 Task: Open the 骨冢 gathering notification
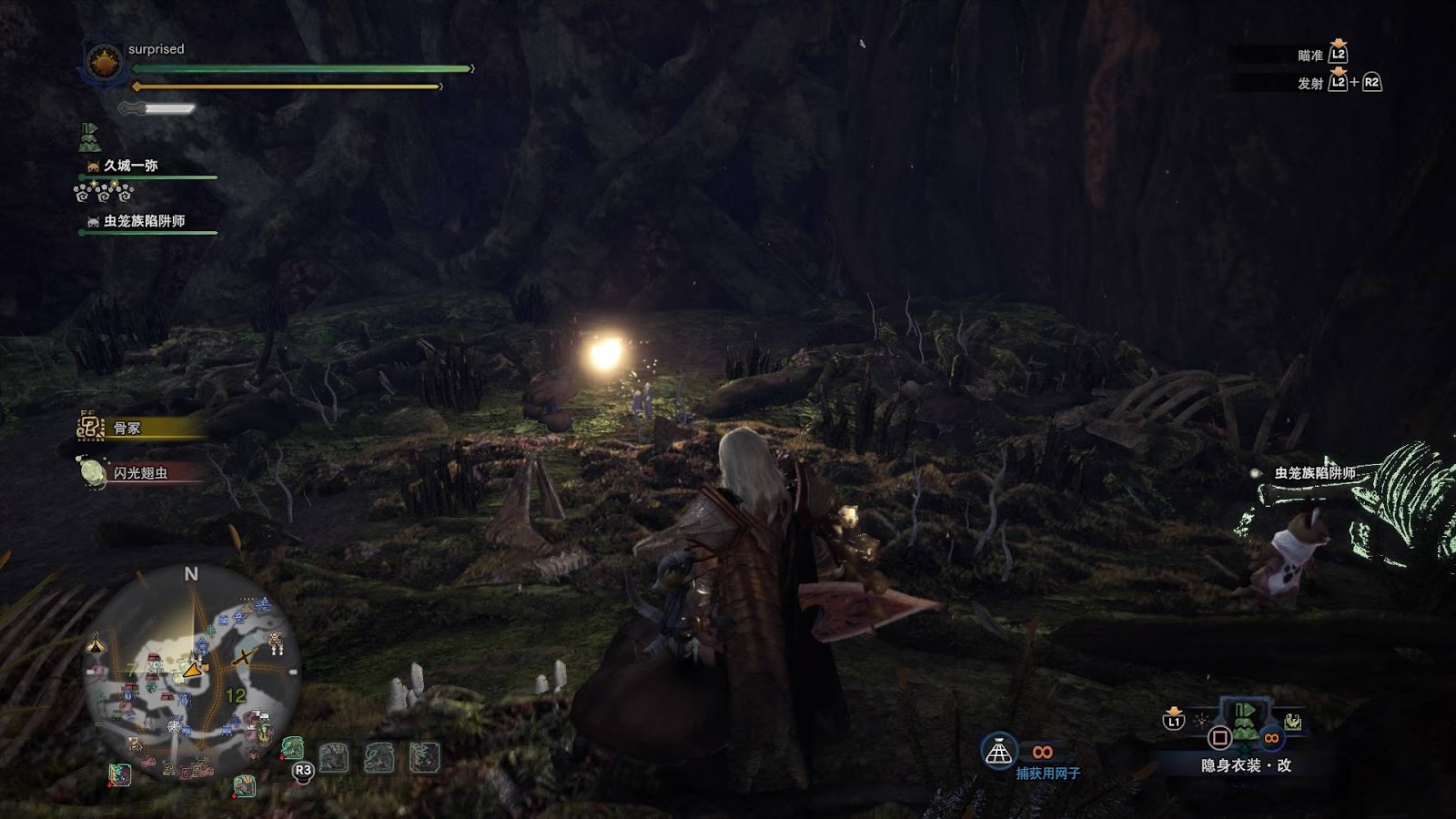click(127, 428)
